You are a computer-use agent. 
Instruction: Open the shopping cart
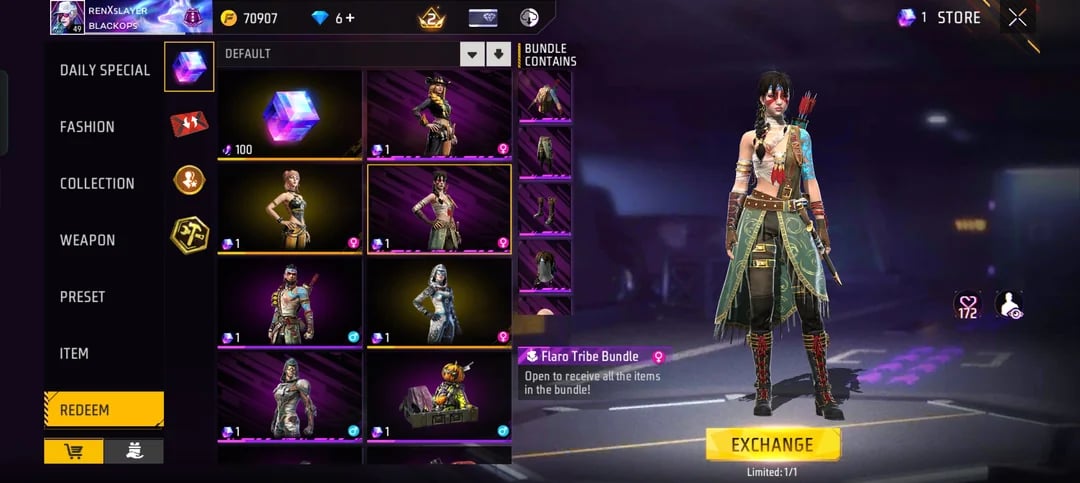click(x=73, y=451)
